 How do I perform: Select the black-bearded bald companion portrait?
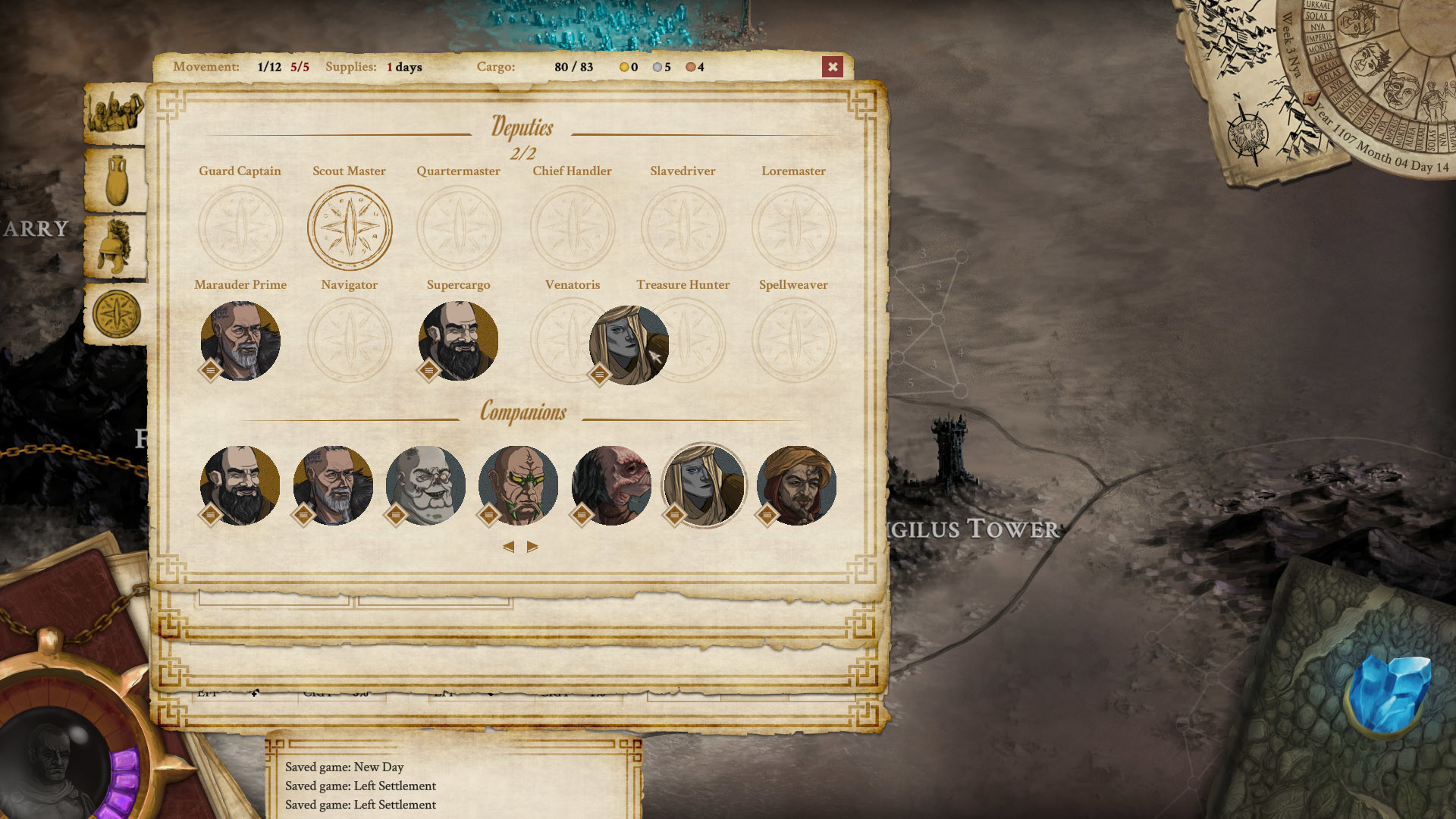click(x=240, y=485)
